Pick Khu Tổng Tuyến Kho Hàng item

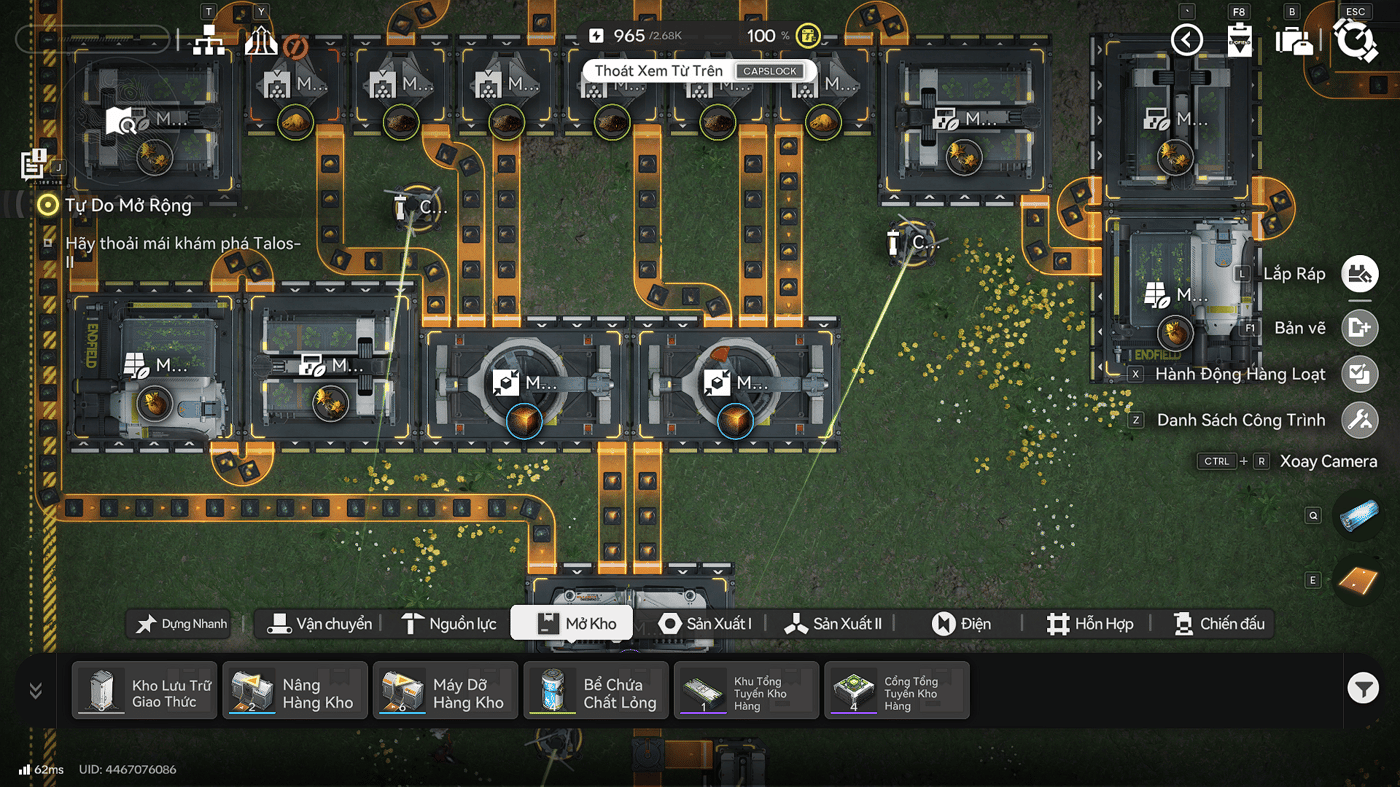pyautogui.click(x=746, y=691)
